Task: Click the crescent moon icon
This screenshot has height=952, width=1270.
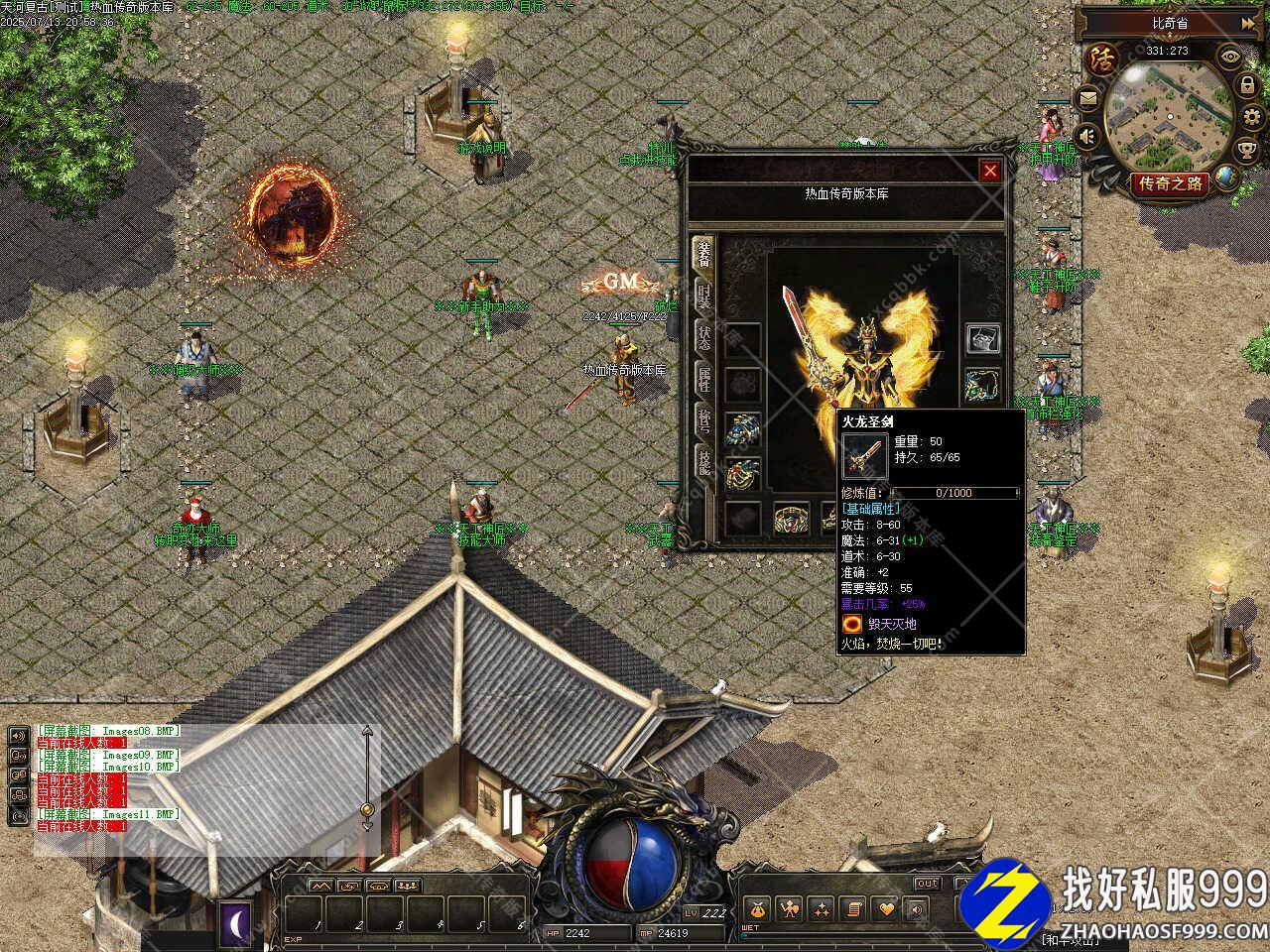Action: coord(236,918)
